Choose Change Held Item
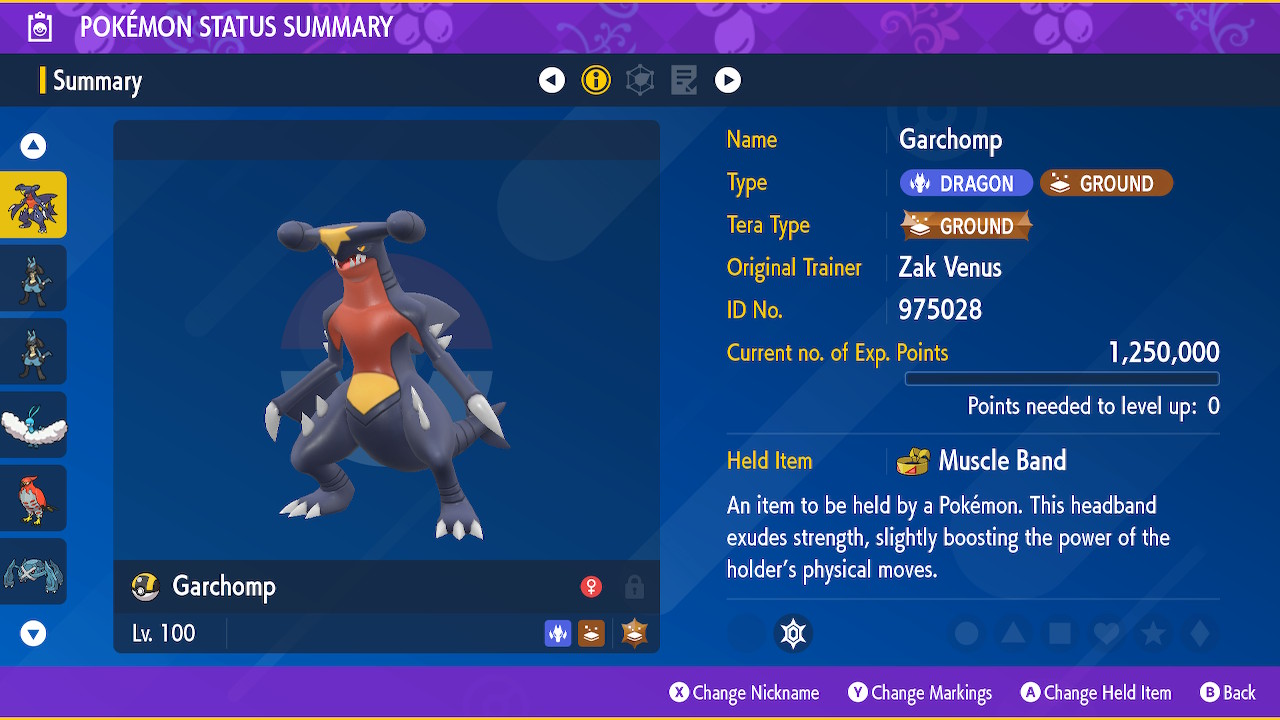The width and height of the screenshot is (1280, 720). pos(1096,692)
